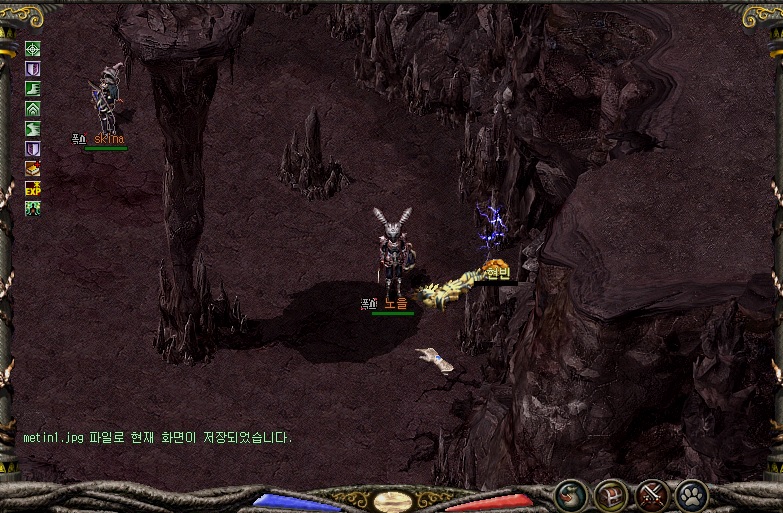
Task: Open the treasure chest inventory button
Action: (x=611, y=494)
